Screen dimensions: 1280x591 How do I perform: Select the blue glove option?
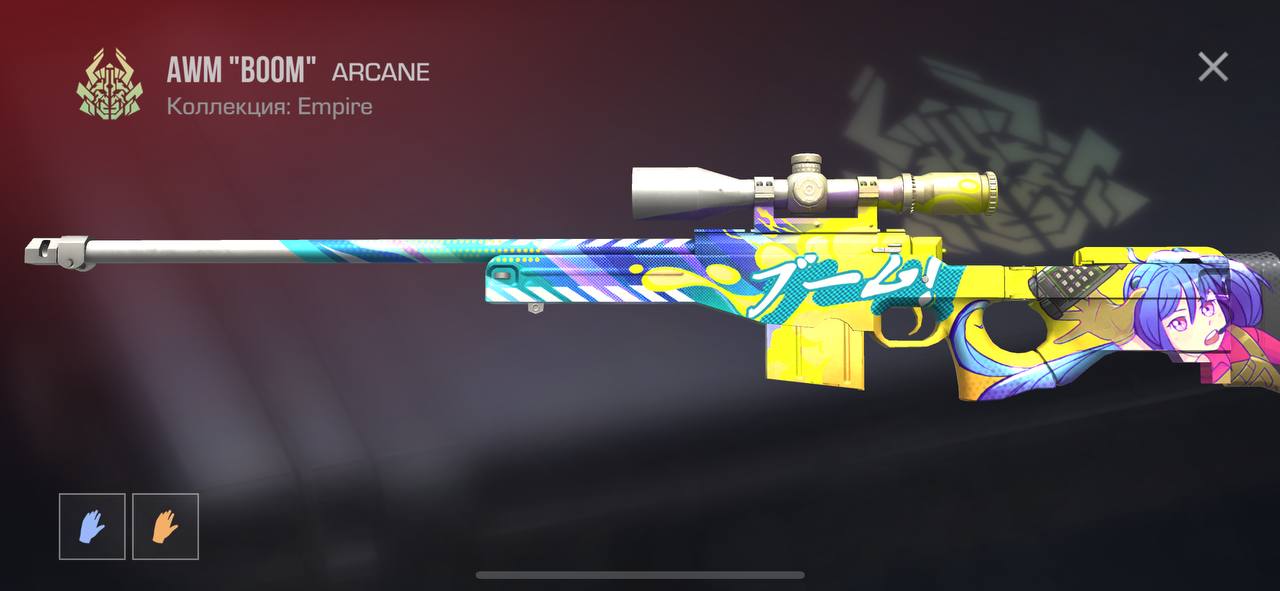tap(92, 526)
